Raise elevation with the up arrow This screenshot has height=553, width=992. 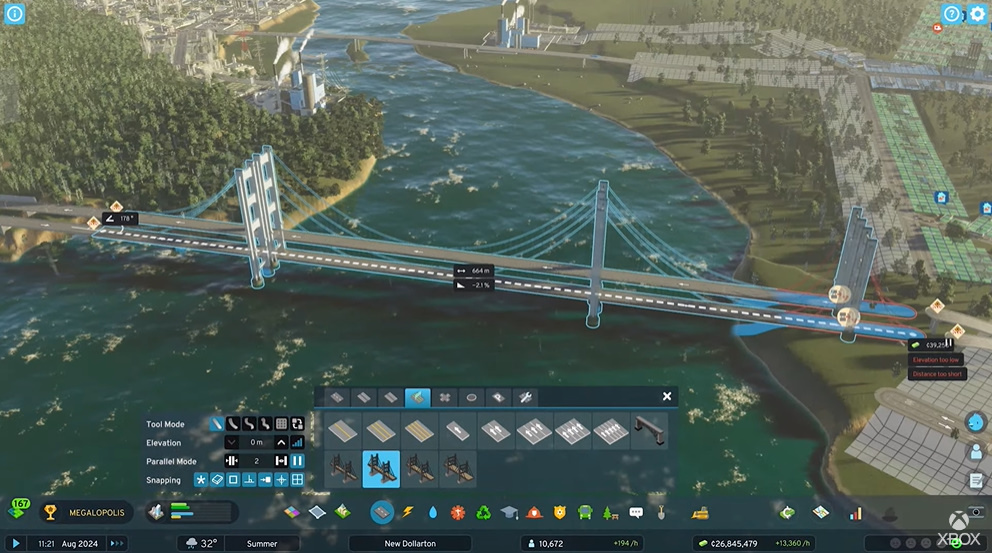[x=282, y=442]
